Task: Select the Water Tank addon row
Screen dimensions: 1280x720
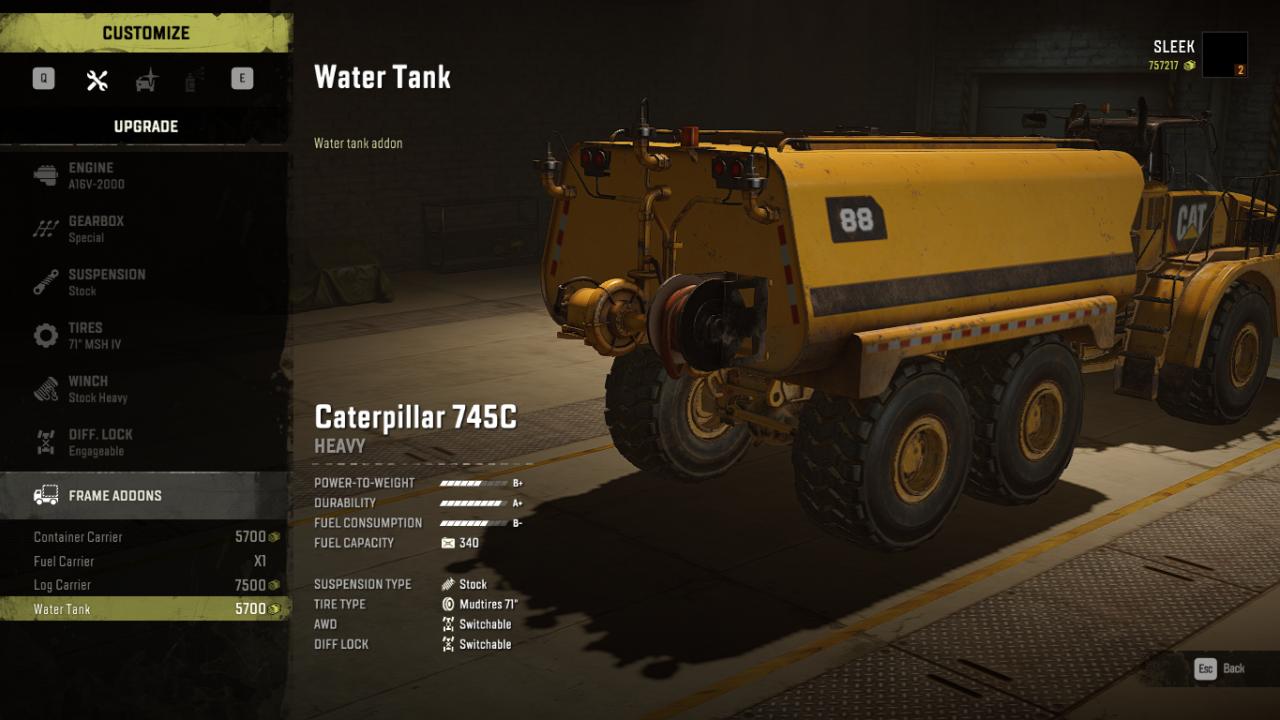Action: pyautogui.click(x=145, y=609)
